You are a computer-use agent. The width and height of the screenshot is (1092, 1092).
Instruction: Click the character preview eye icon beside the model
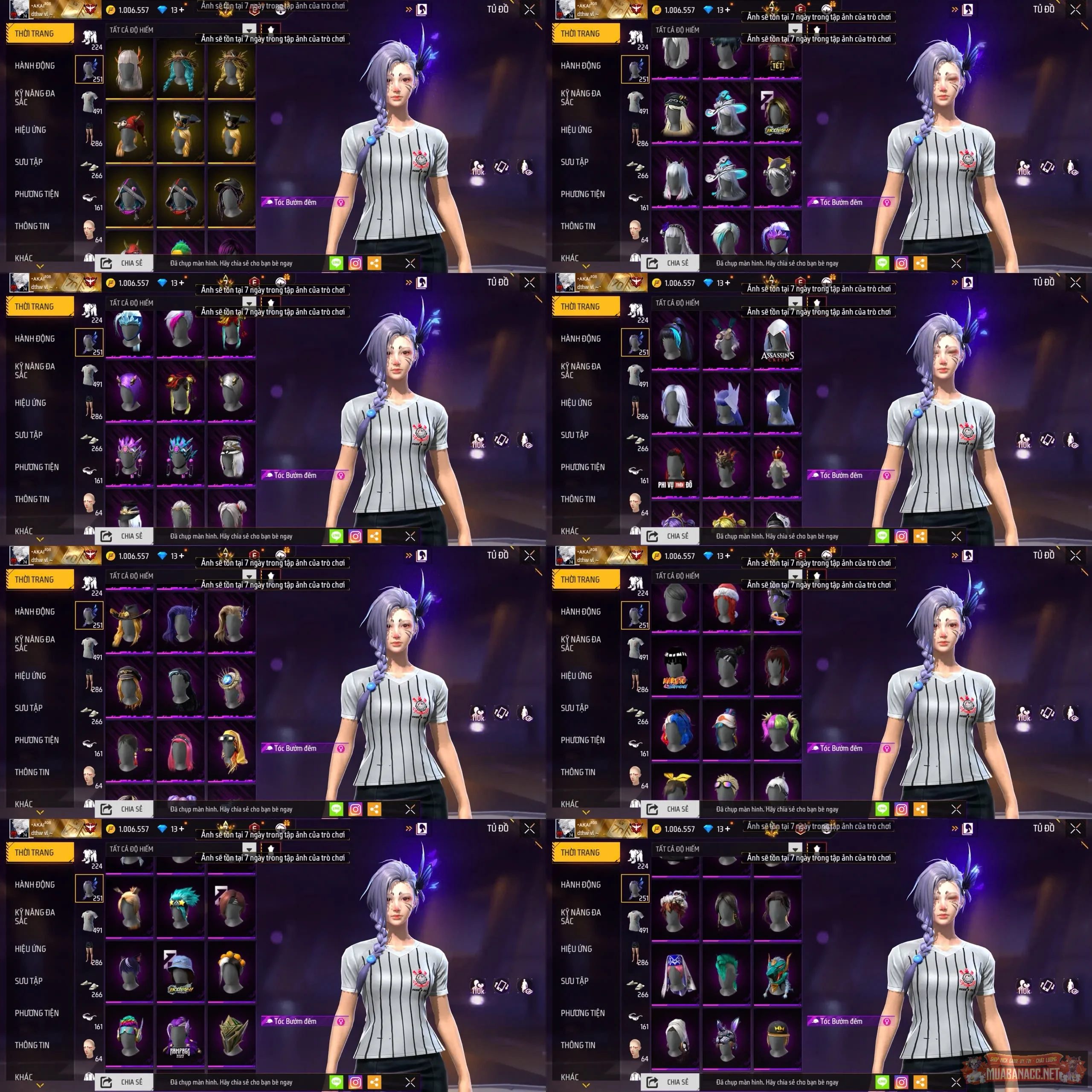526,167
